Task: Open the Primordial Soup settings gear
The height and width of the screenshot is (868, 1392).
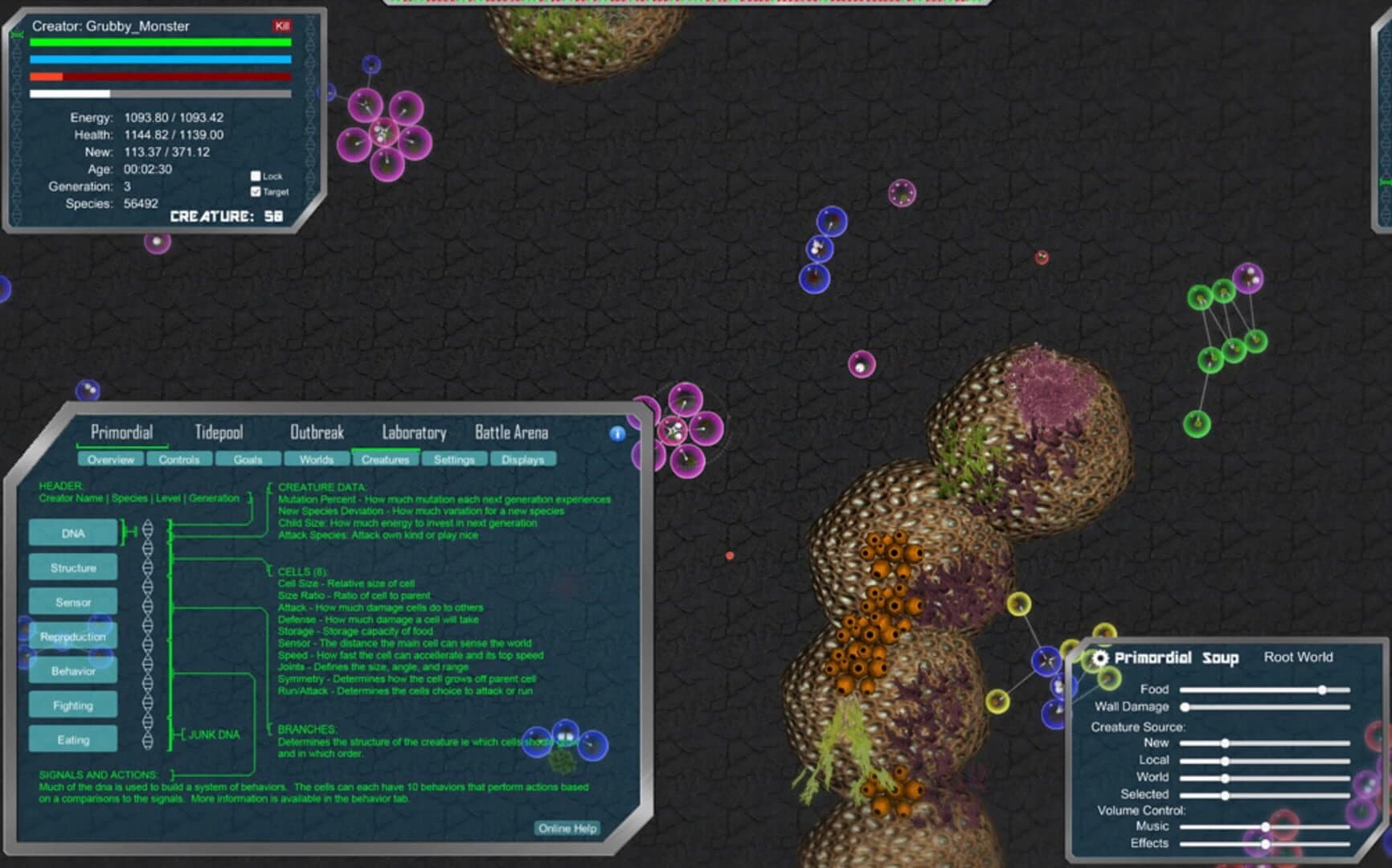Action: pos(1102,657)
